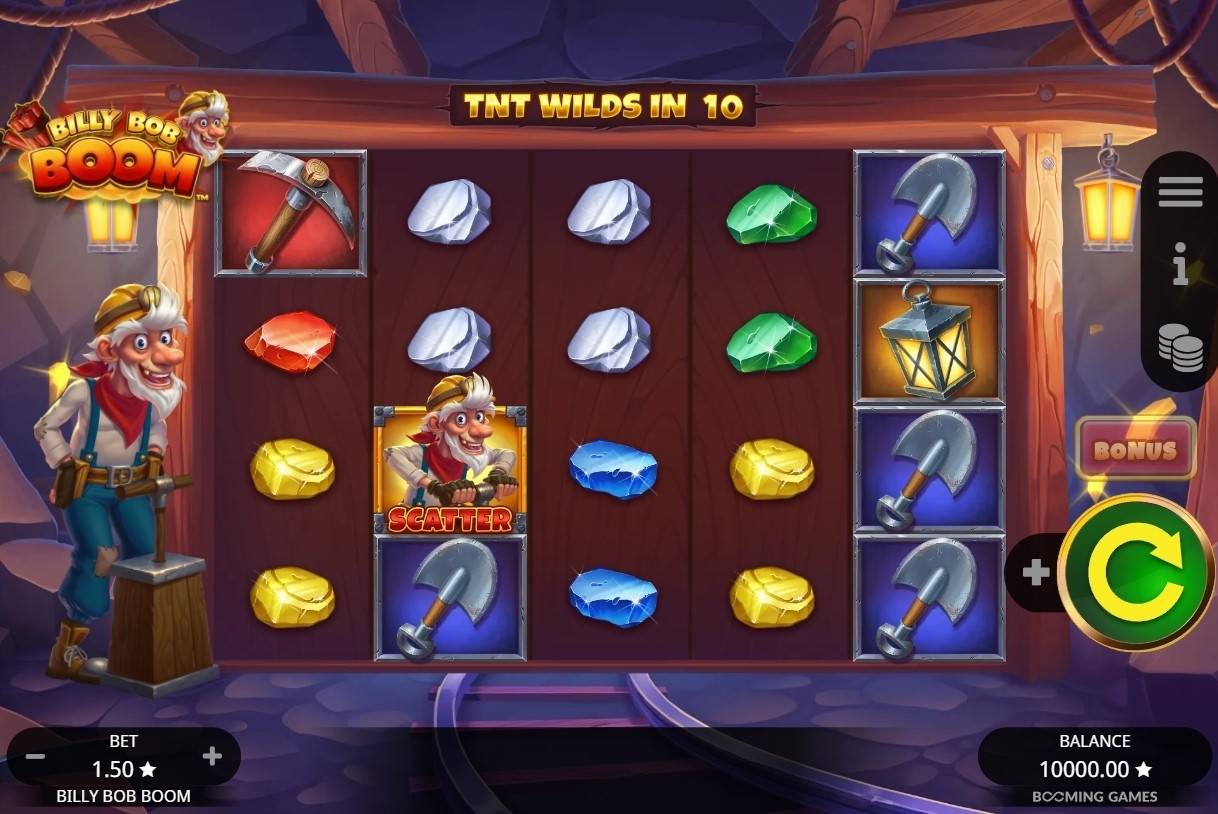
Task: Open the hamburger menu
Action: (x=1180, y=191)
